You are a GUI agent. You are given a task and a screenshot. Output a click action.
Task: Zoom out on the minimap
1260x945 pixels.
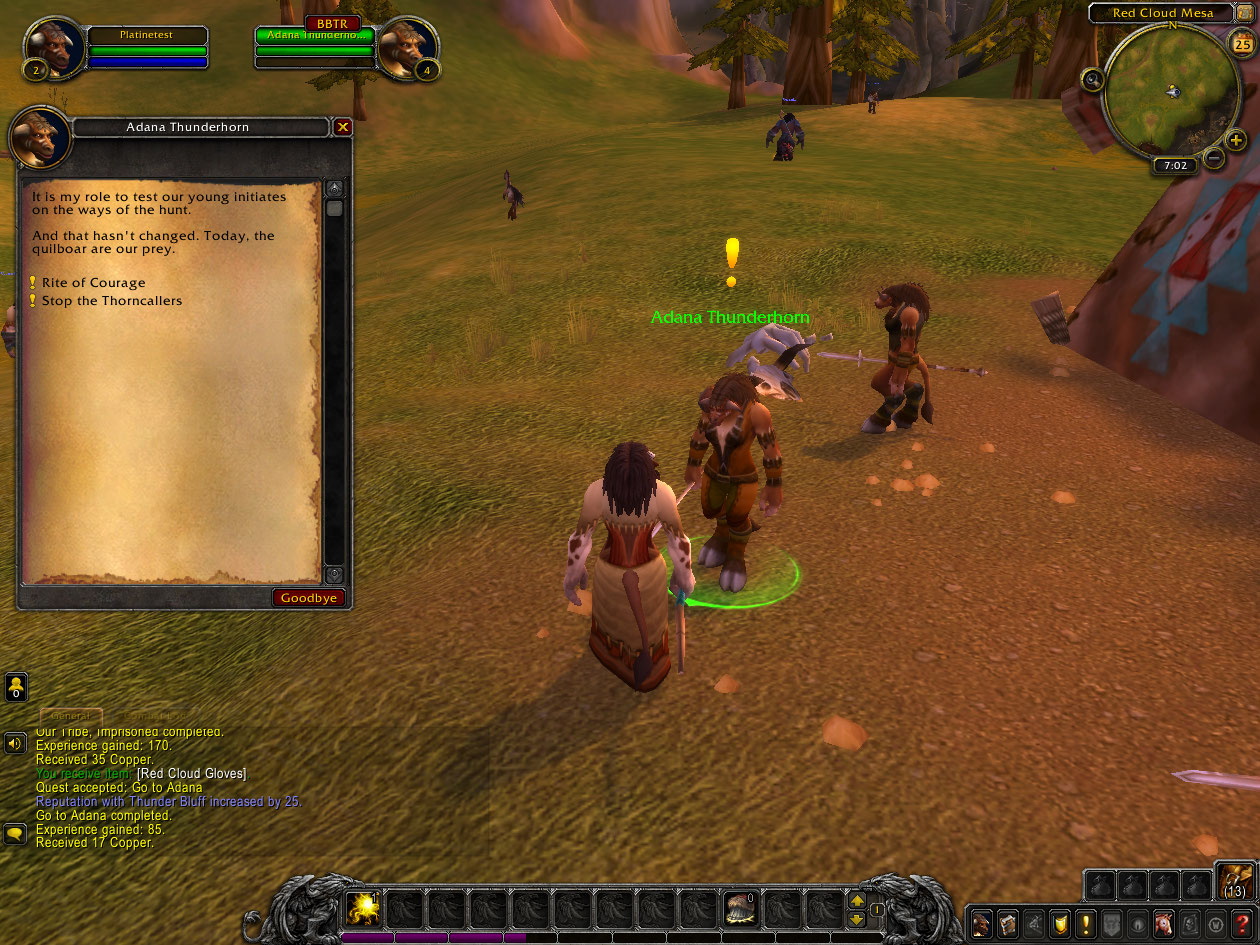[1213, 158]
